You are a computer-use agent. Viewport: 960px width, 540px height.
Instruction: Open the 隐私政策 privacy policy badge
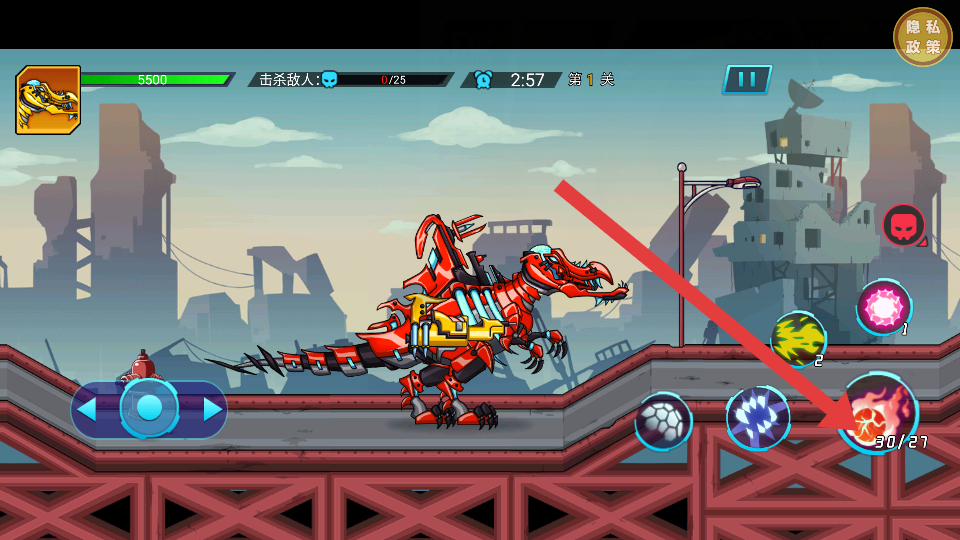coord(922,37)
